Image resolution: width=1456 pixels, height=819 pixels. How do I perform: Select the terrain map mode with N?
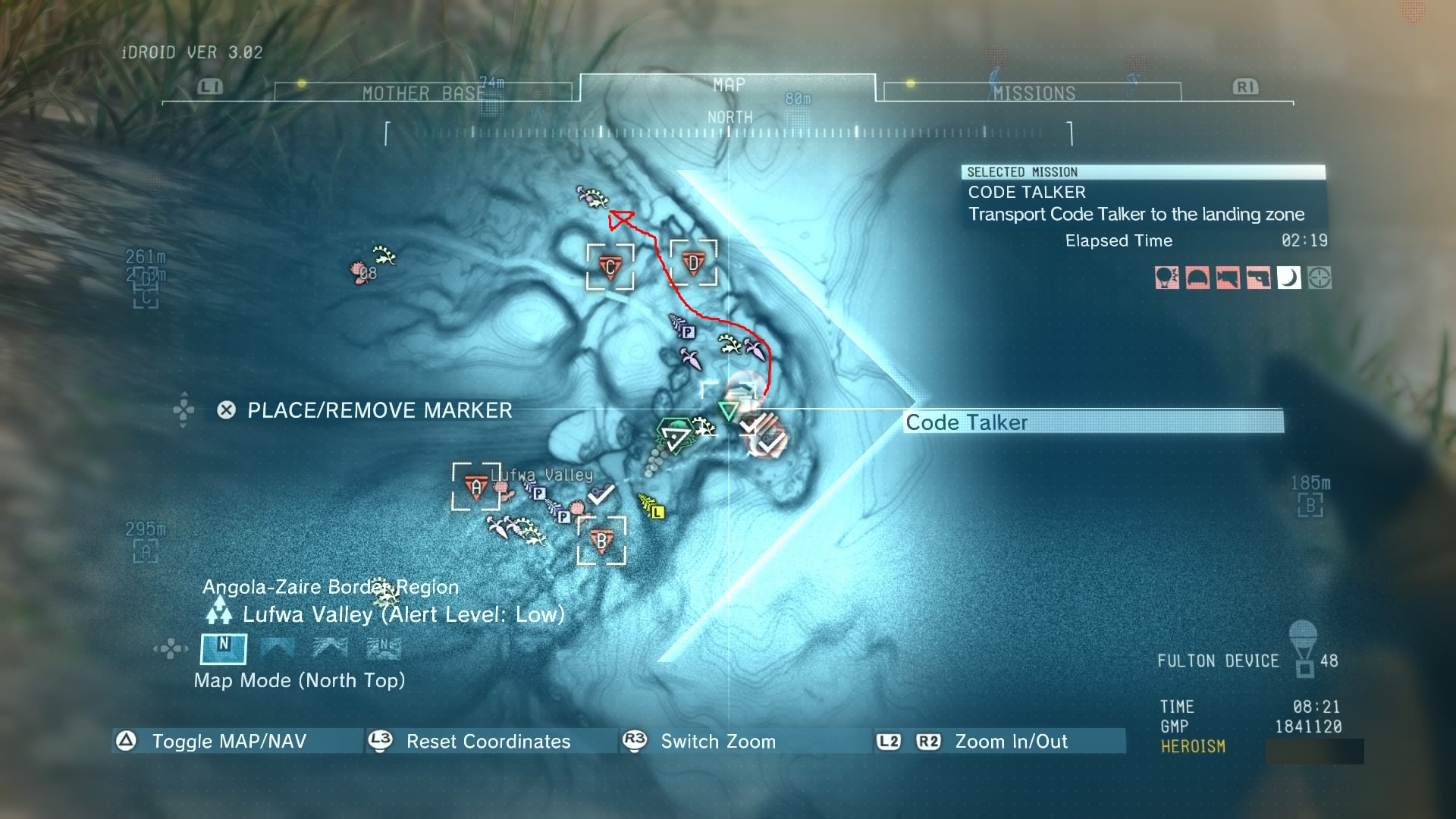coord(383,647)
